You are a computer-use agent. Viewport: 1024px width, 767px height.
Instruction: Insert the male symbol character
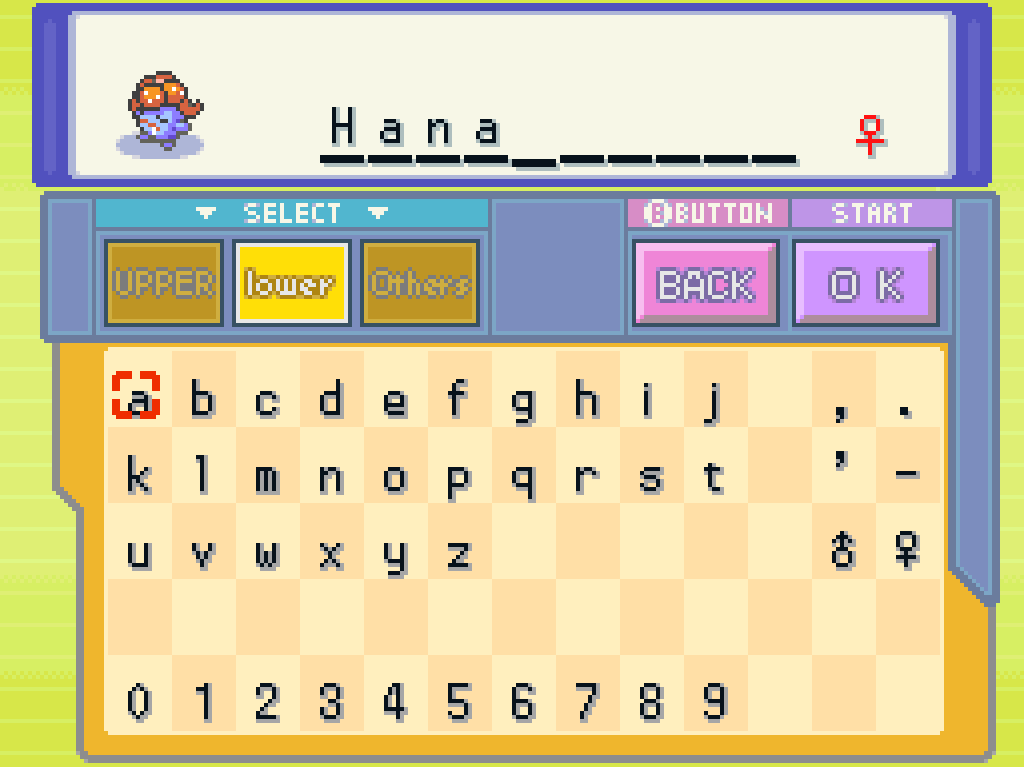pos(843,551)
